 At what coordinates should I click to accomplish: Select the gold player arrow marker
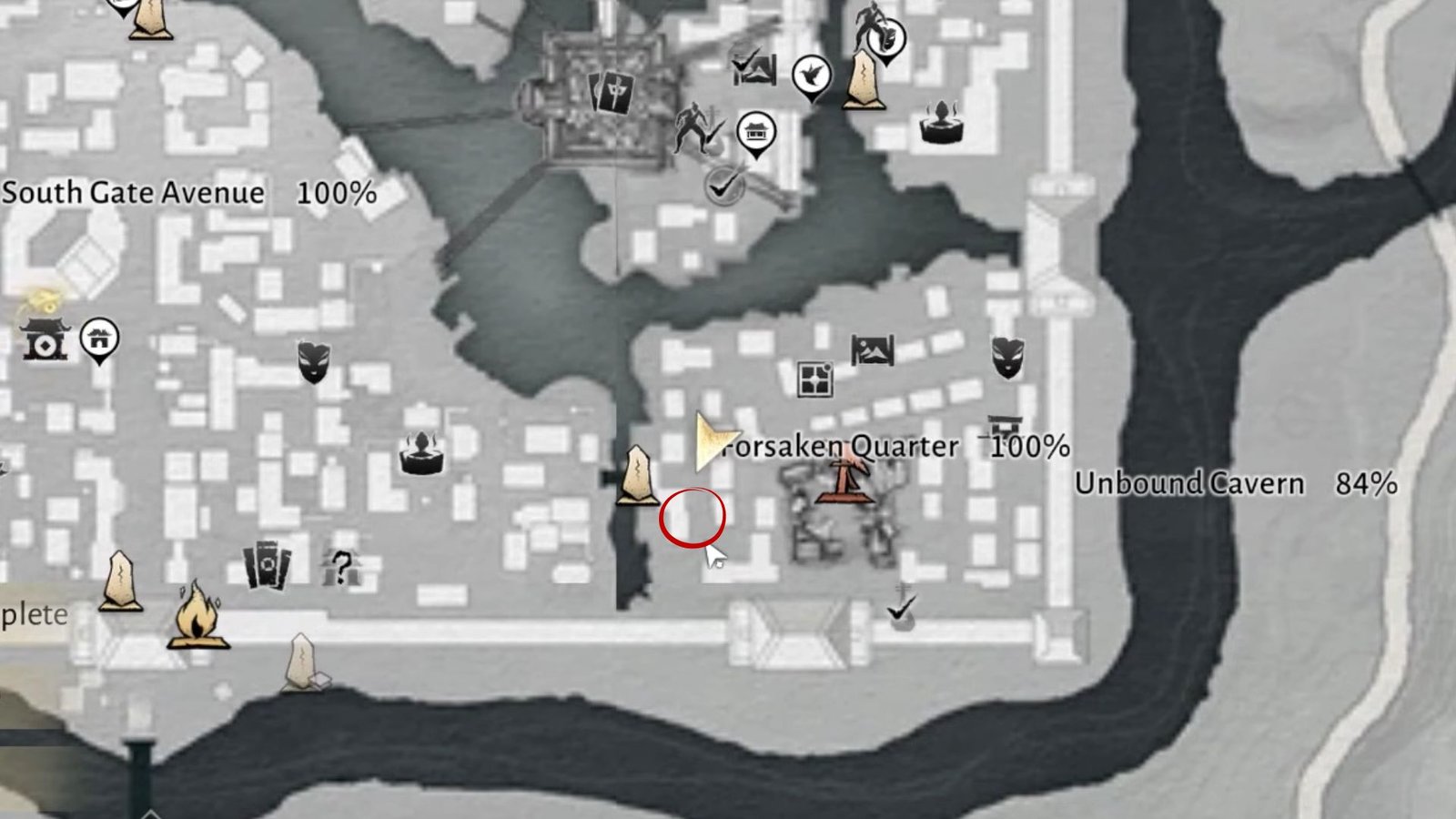[x=712, y=441]
